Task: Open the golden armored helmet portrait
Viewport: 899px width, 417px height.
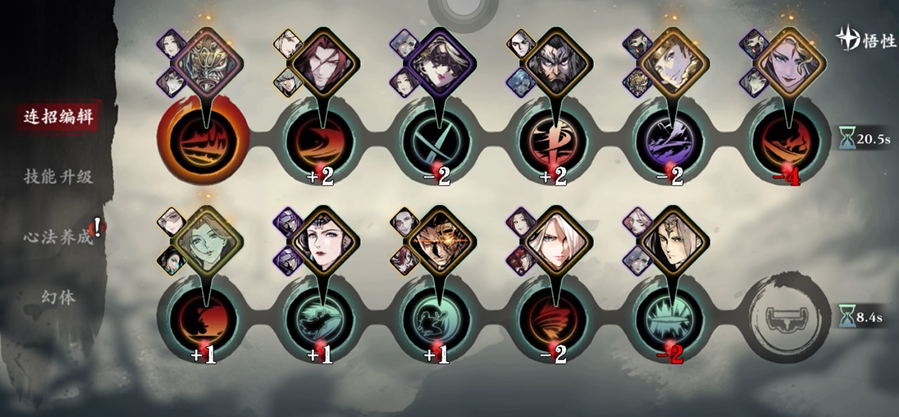Action: [x=206, y=57]
